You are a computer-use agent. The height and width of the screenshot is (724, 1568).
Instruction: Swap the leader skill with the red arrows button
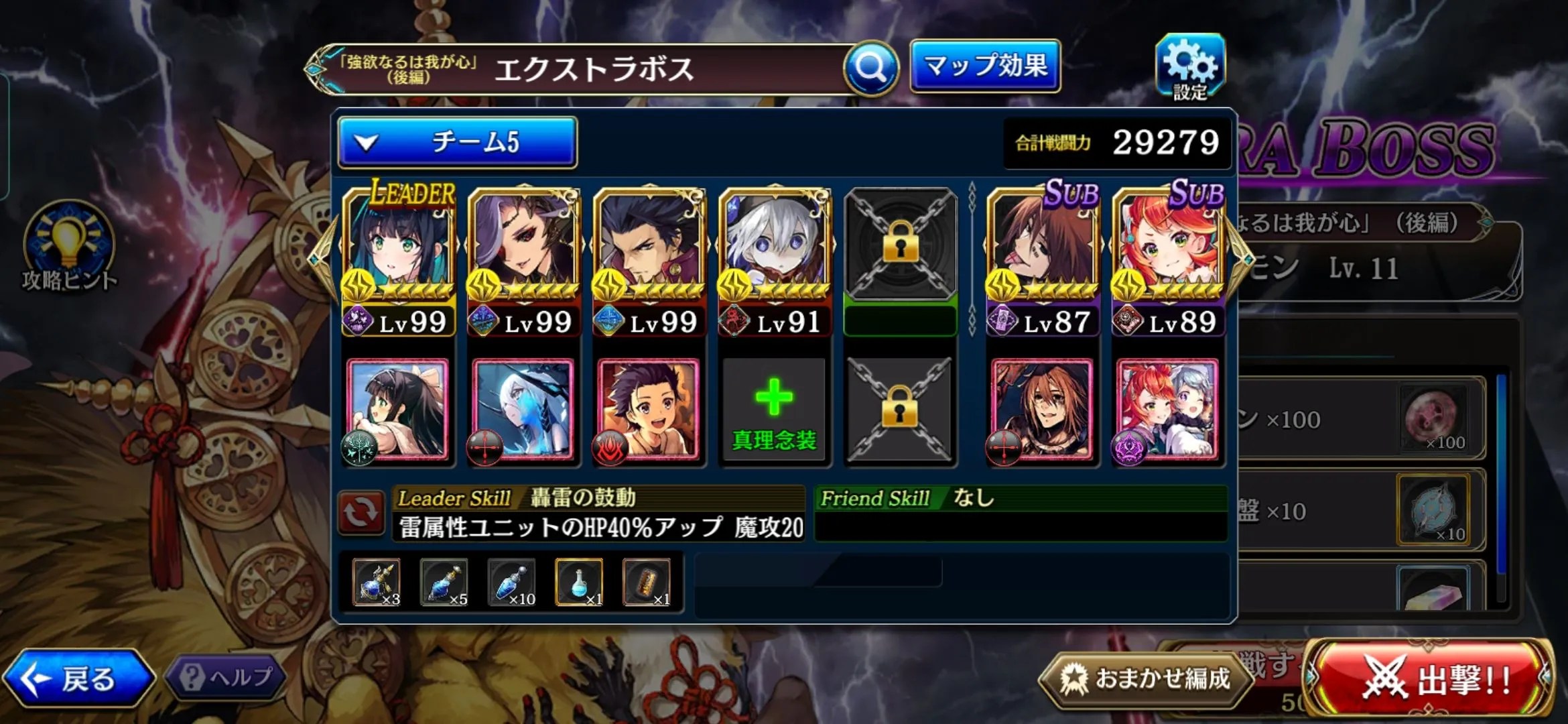pyautogui.click(x=361, y=513)
